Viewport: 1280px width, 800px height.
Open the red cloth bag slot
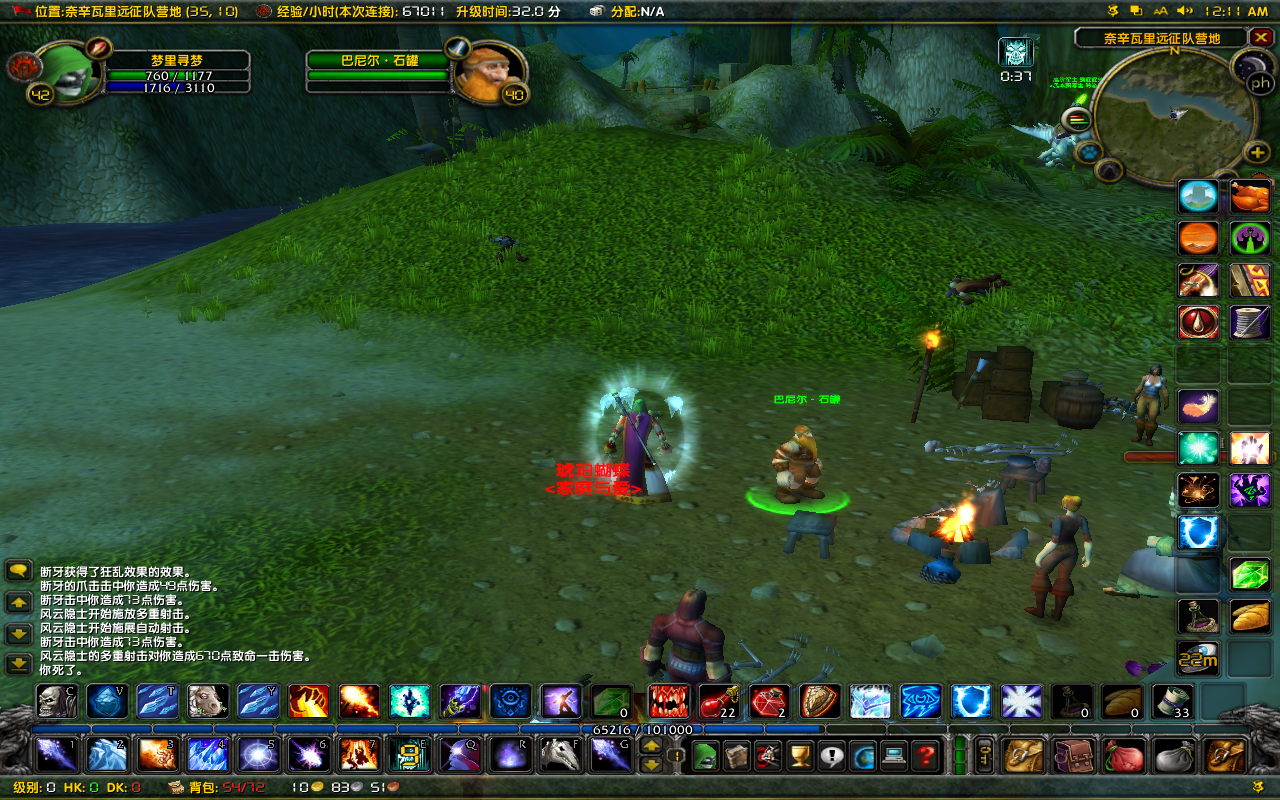point(1125,755)
